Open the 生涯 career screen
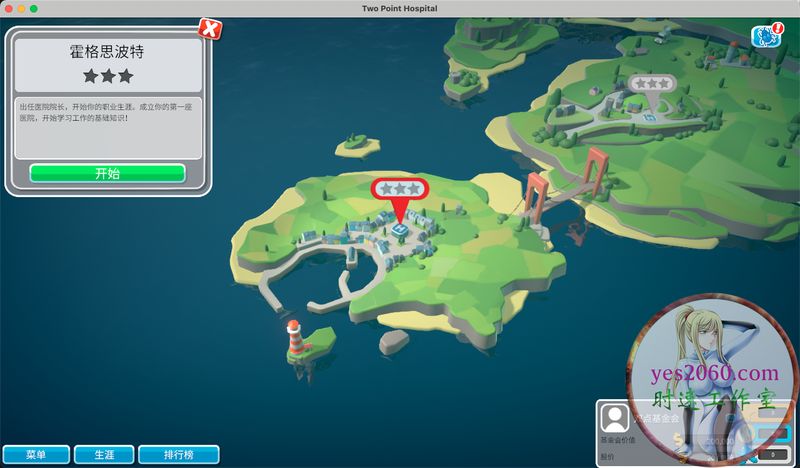The height and width of the screenshot is (468, 800). pos(103,454)
